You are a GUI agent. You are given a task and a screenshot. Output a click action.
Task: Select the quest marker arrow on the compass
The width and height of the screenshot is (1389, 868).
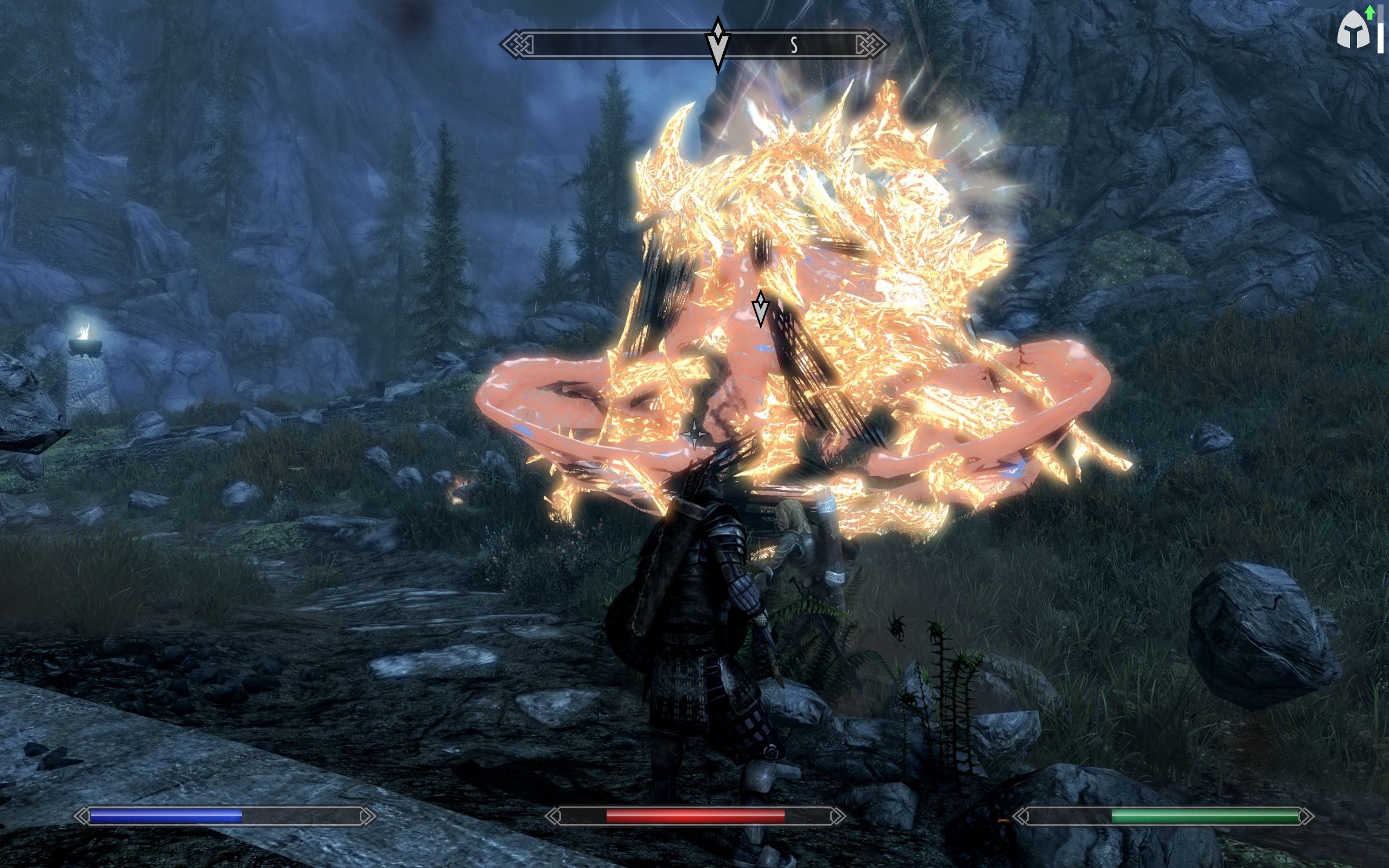(x=717, y=45)
